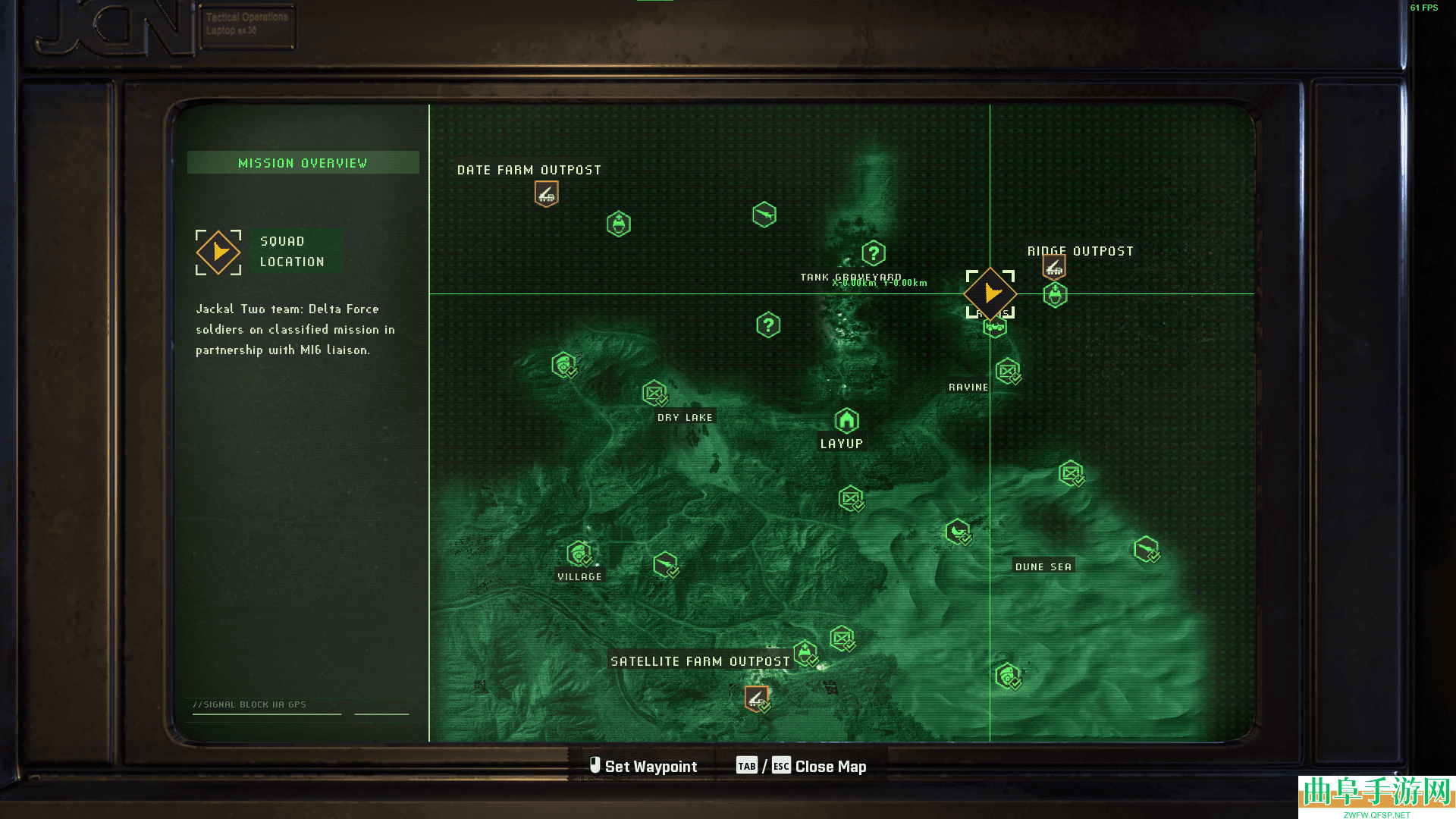
Task: Select the envelope marker above Dry Lake
Action: pos(654,393)
